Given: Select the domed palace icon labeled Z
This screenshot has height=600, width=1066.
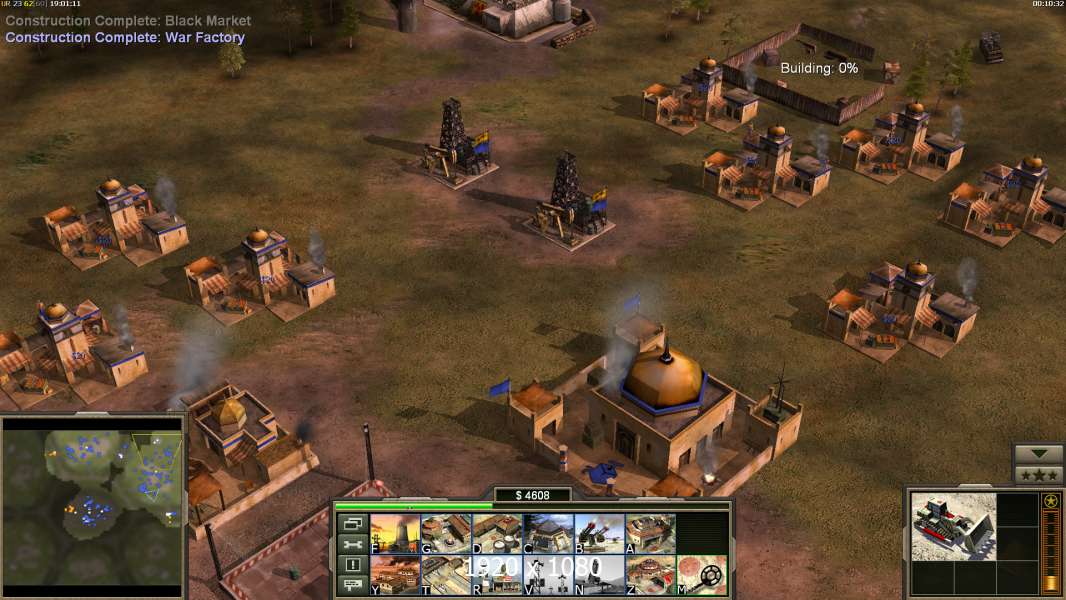Looking at the screenshot, I should pyautogui.click(x=650, y=575).
